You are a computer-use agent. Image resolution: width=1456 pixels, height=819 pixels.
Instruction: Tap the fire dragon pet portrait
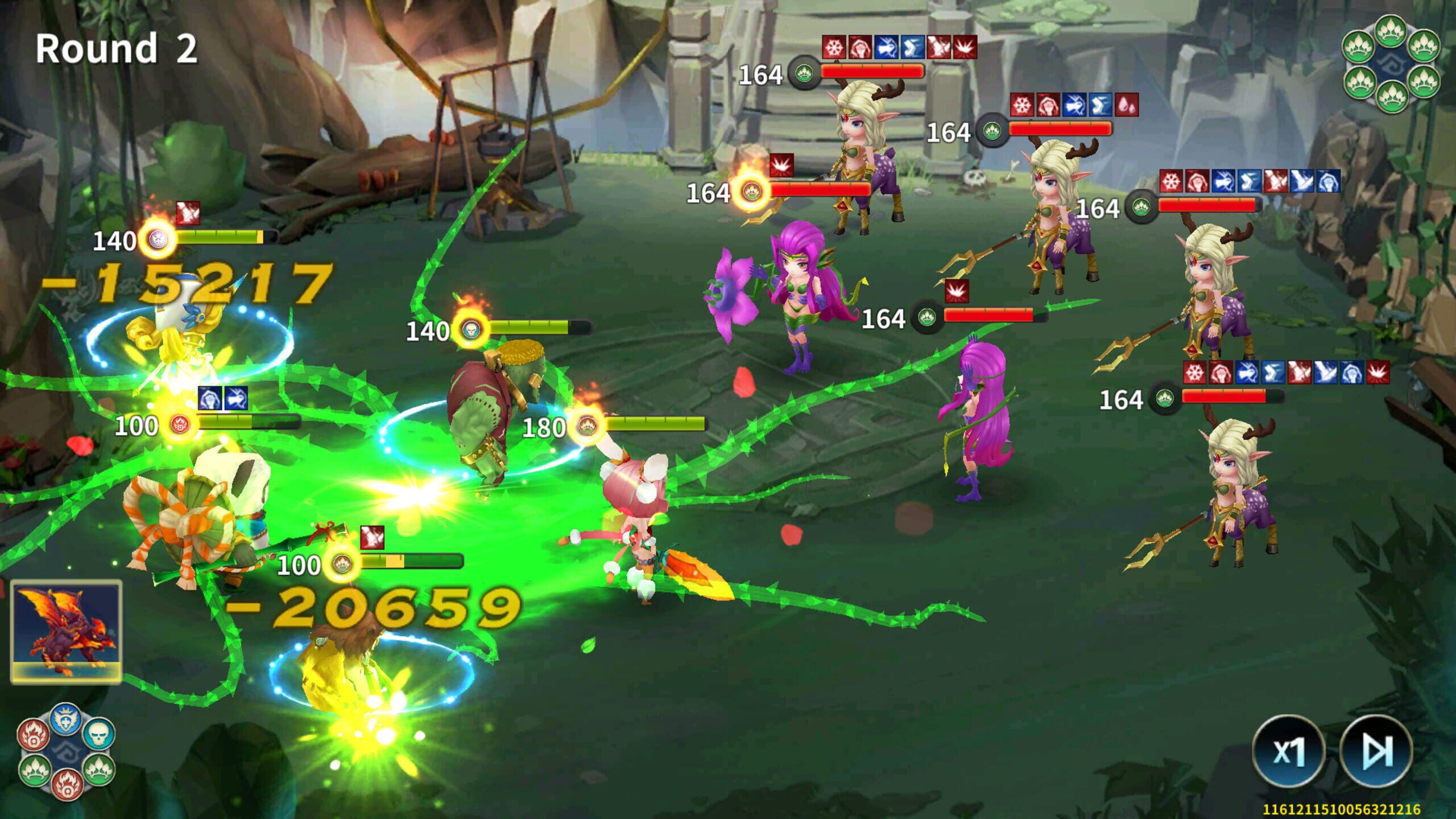(x=66, y=631)
